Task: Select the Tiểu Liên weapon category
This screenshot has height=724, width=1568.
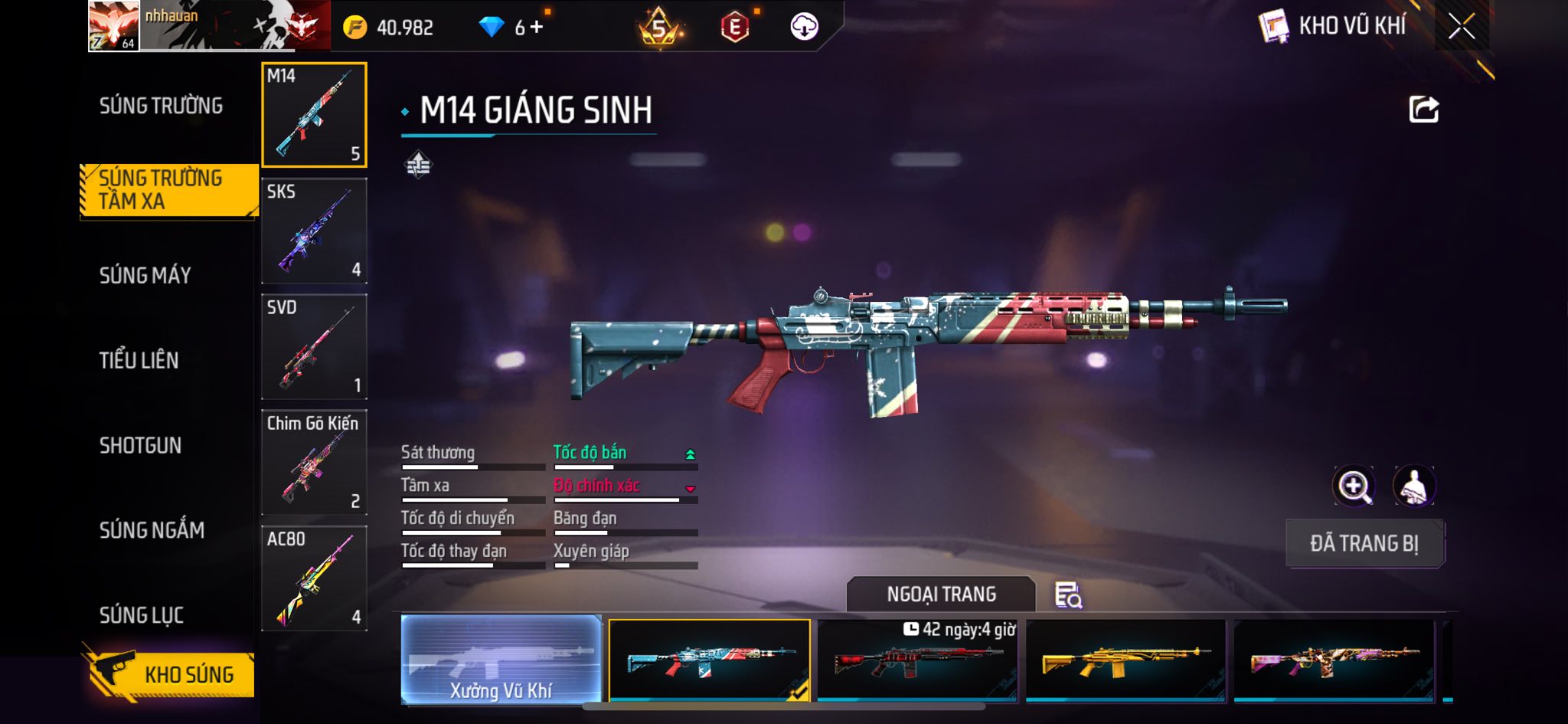Action: pos(139,360)
